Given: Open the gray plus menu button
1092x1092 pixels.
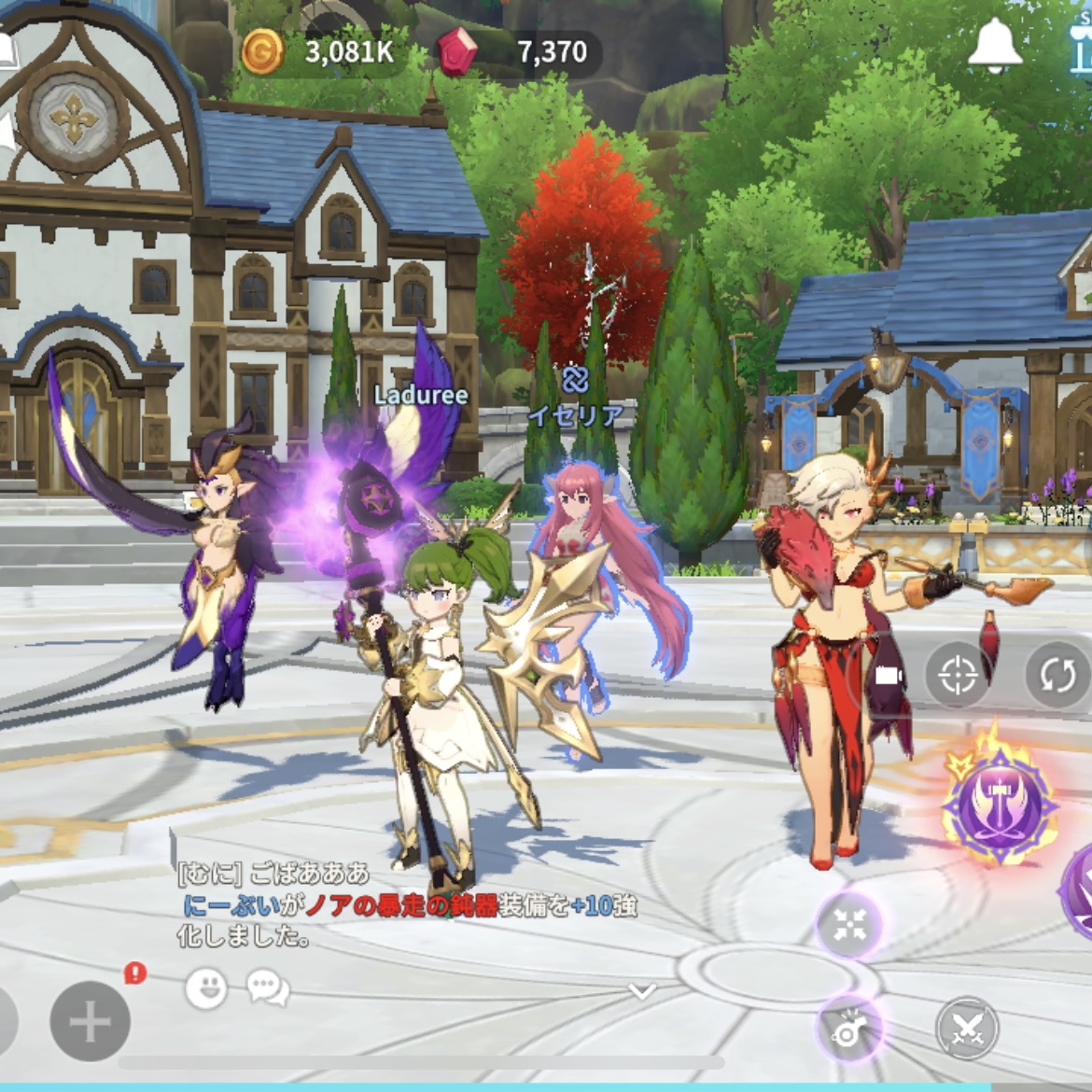Looking at the screenshot, I should [x=90, y=1023].
